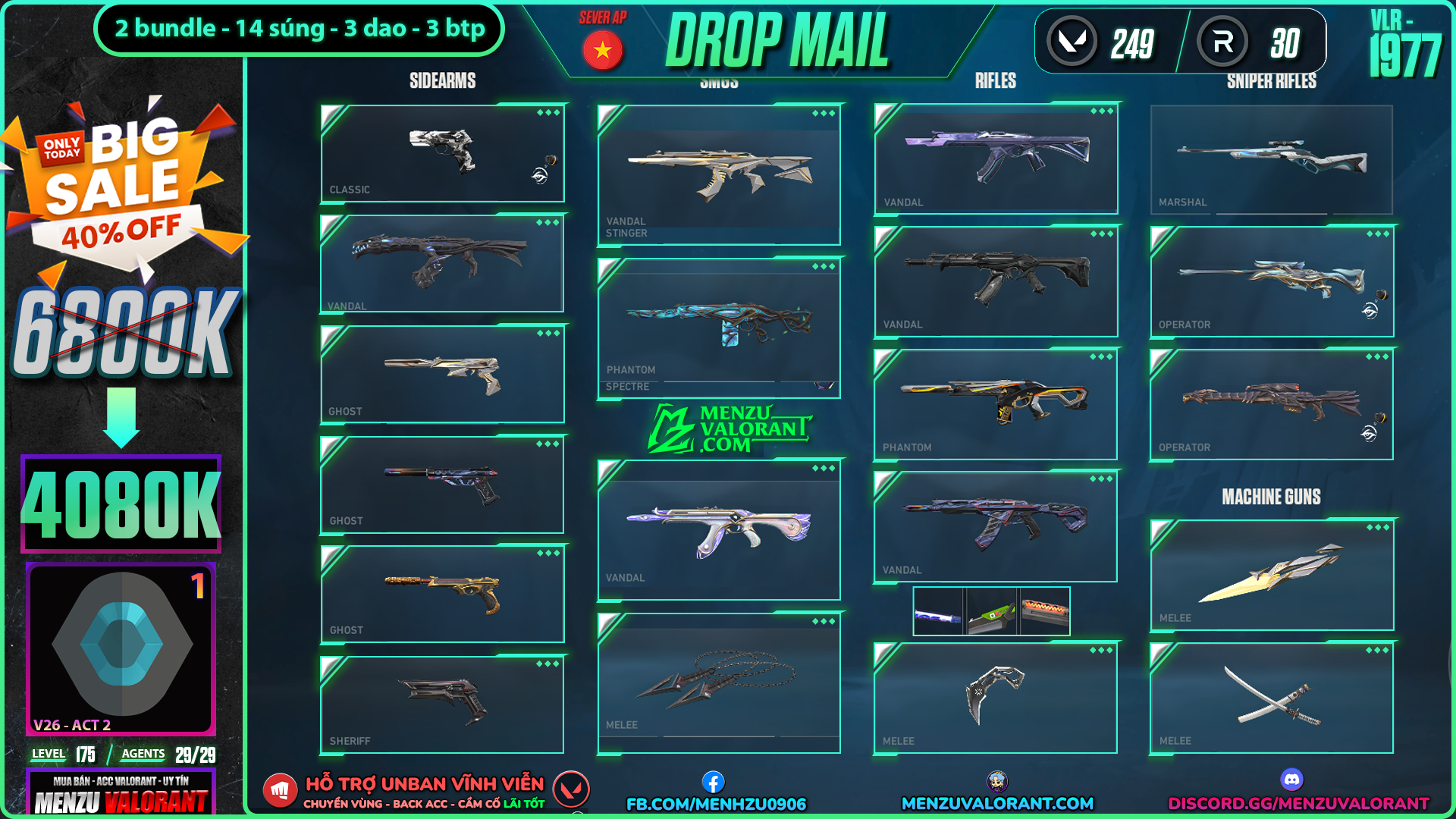Screen dimensions: 1456x819
Task: Choose the green weapon variant thumbnail
Action: (992, 611)
